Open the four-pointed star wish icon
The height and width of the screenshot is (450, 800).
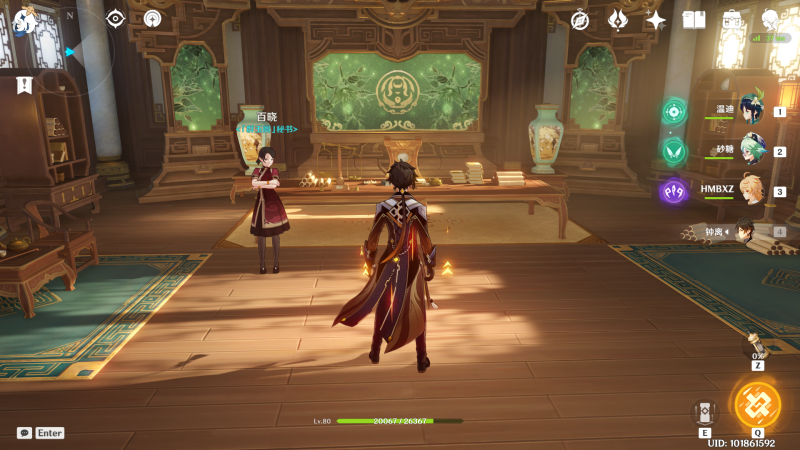(656, 20)
